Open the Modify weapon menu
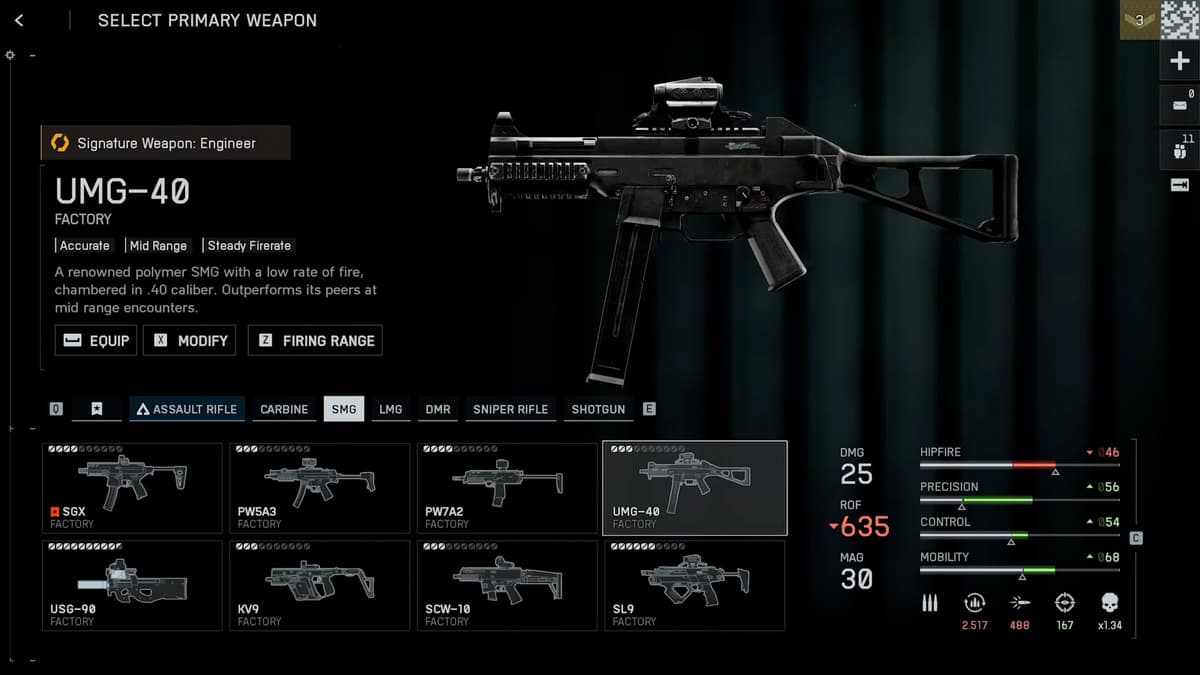Image resolution: width=1200 pixels, height=675 pixels. pyautogui.click(x=190, y=340)
